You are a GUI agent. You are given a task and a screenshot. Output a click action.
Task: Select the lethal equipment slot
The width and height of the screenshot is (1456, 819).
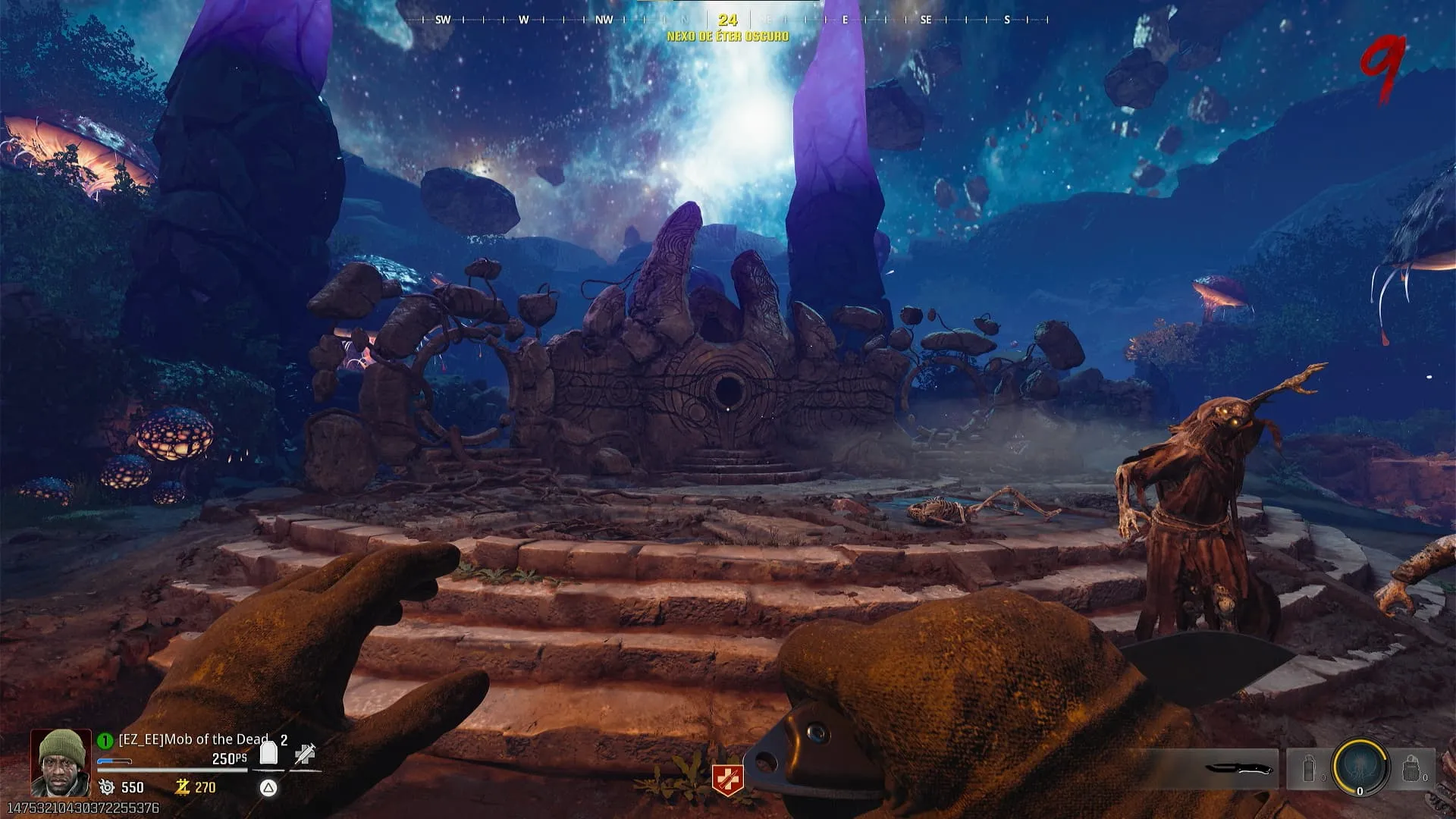(1411, 769)
